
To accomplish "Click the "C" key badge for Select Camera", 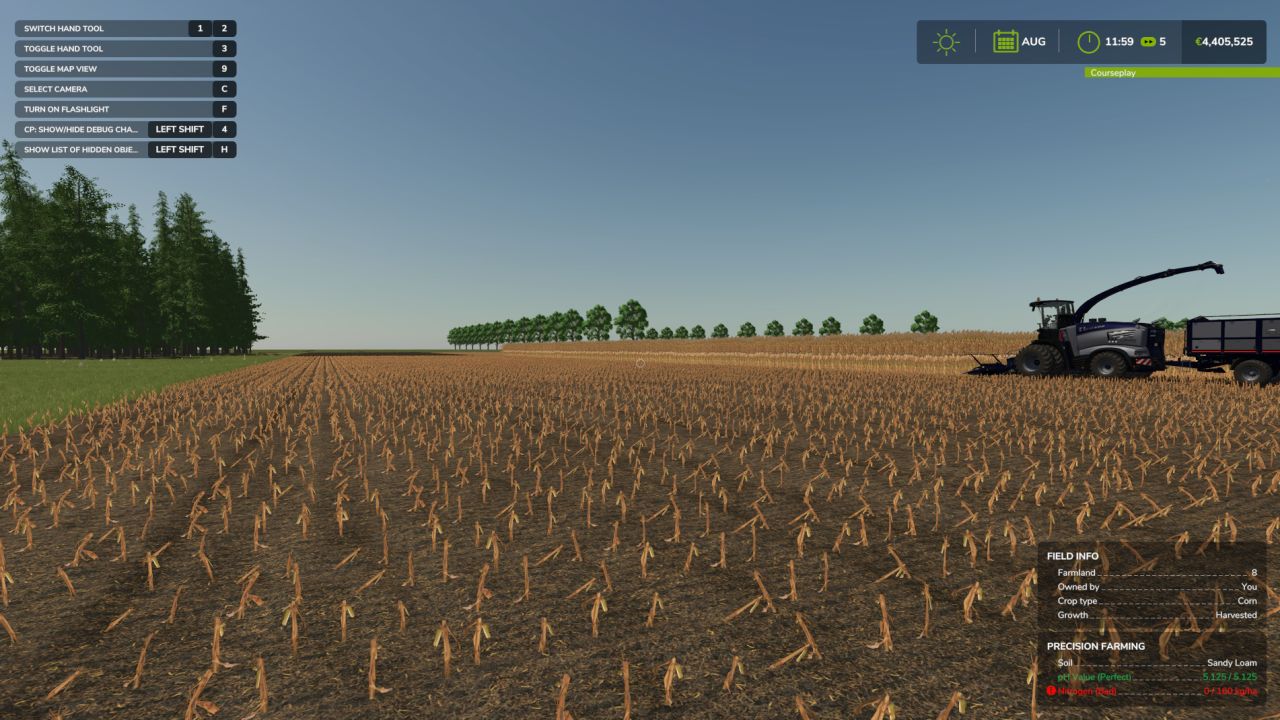I will pos(226,88).
